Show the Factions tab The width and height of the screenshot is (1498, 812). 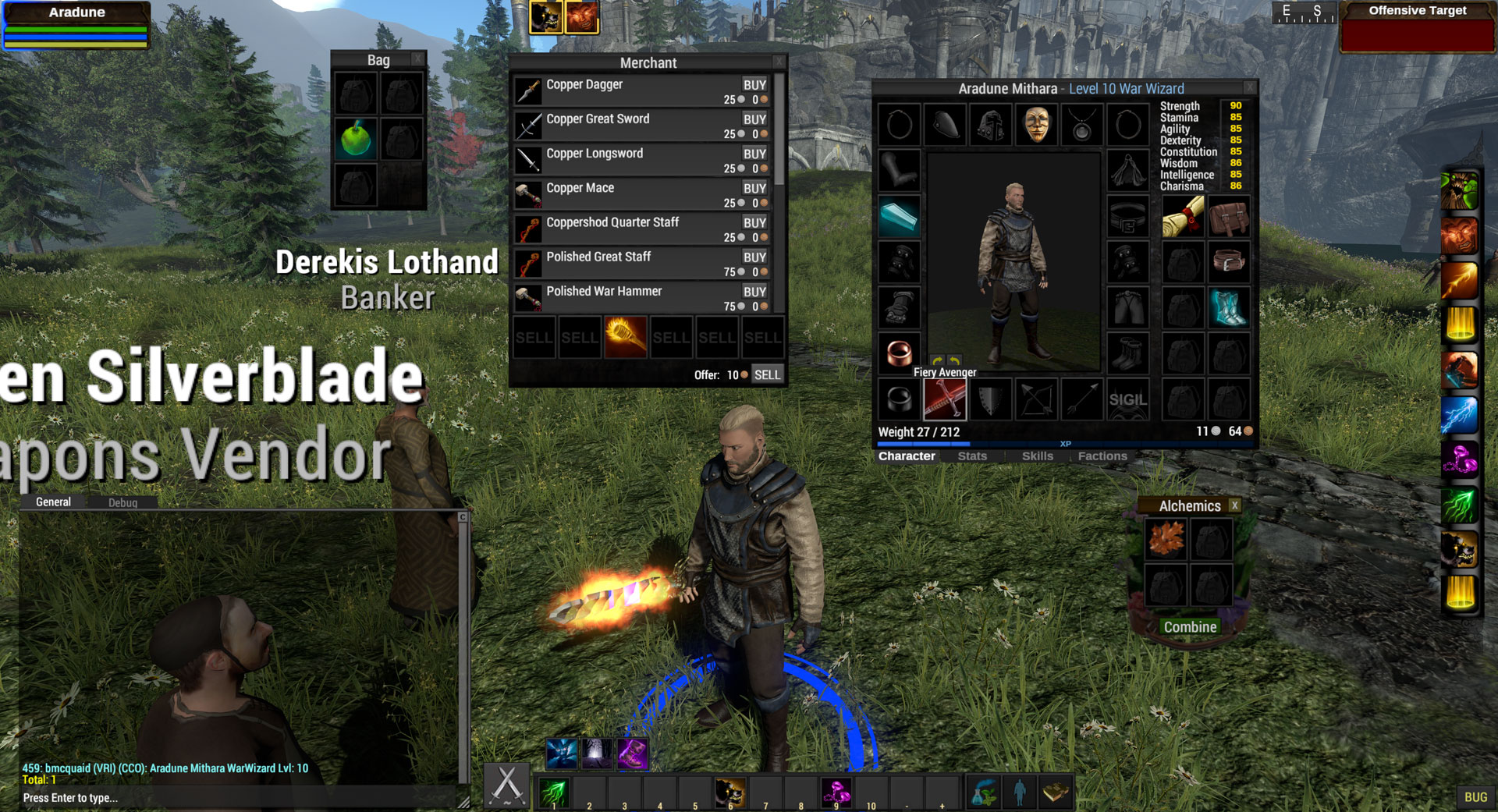coord(1102,456)
